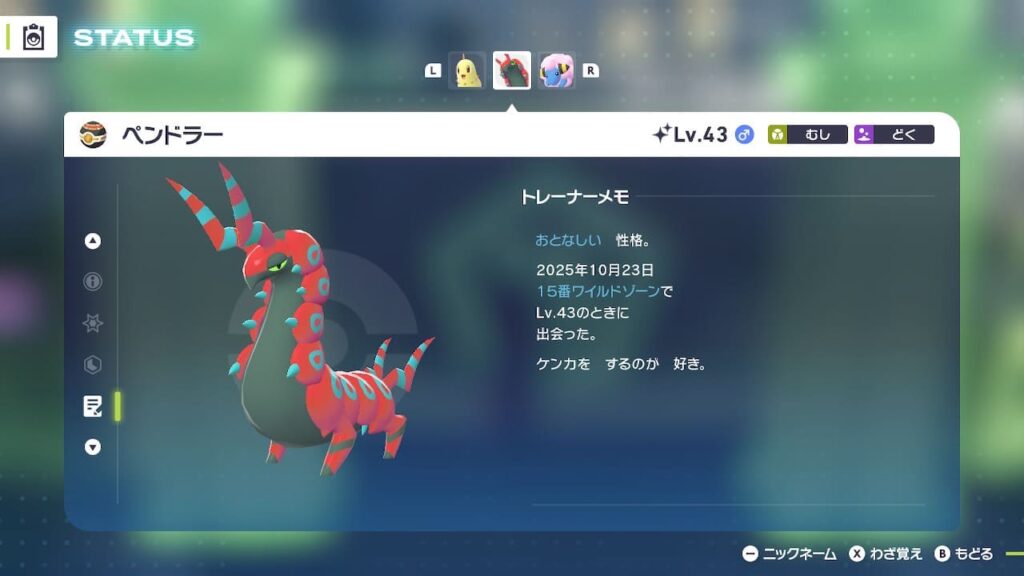The image size is (1024, 576).
Task: Switch to the star icon page
Action: click(x=93, y=323)
